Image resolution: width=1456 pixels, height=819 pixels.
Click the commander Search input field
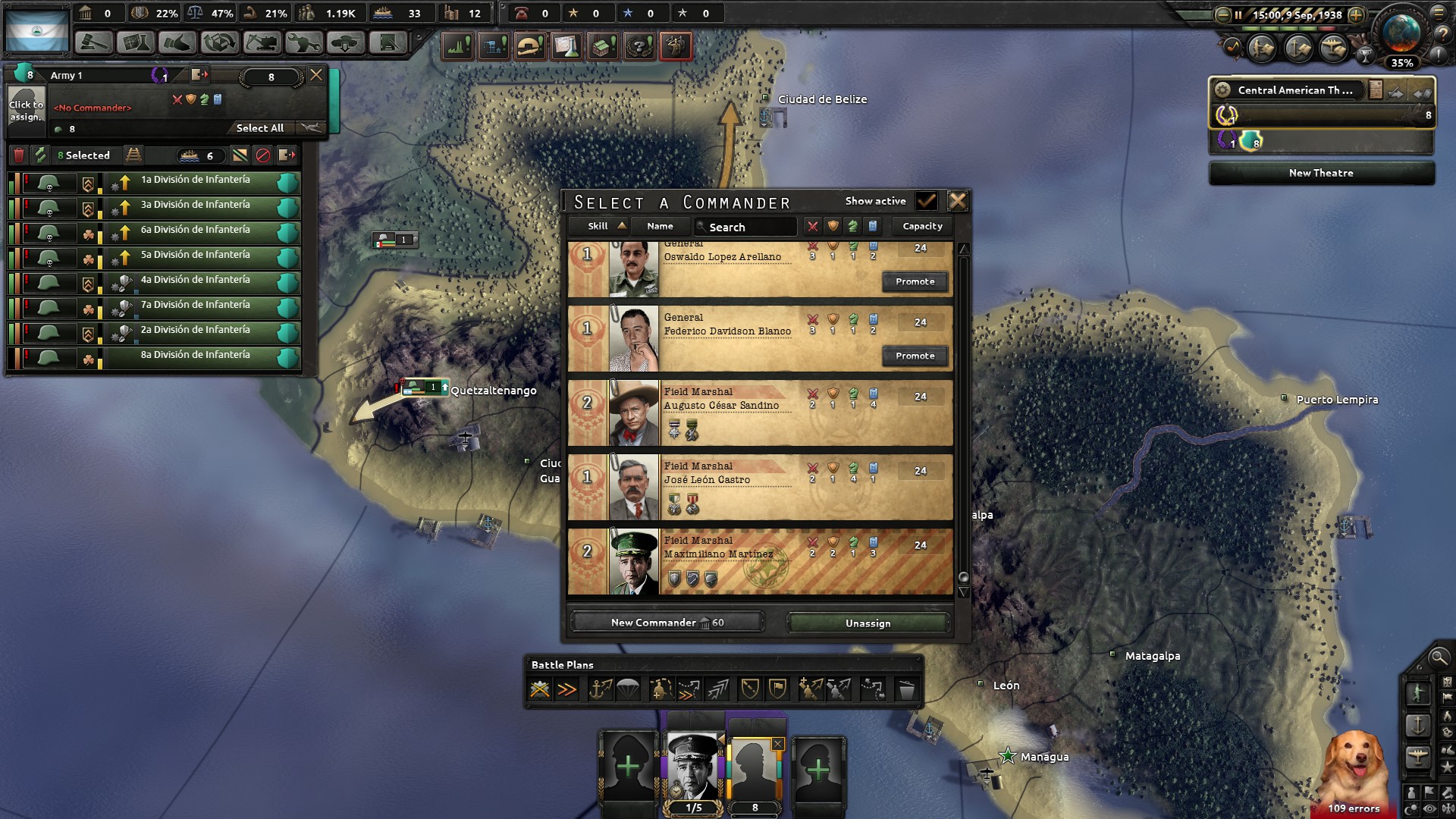(x=751, y=226)
